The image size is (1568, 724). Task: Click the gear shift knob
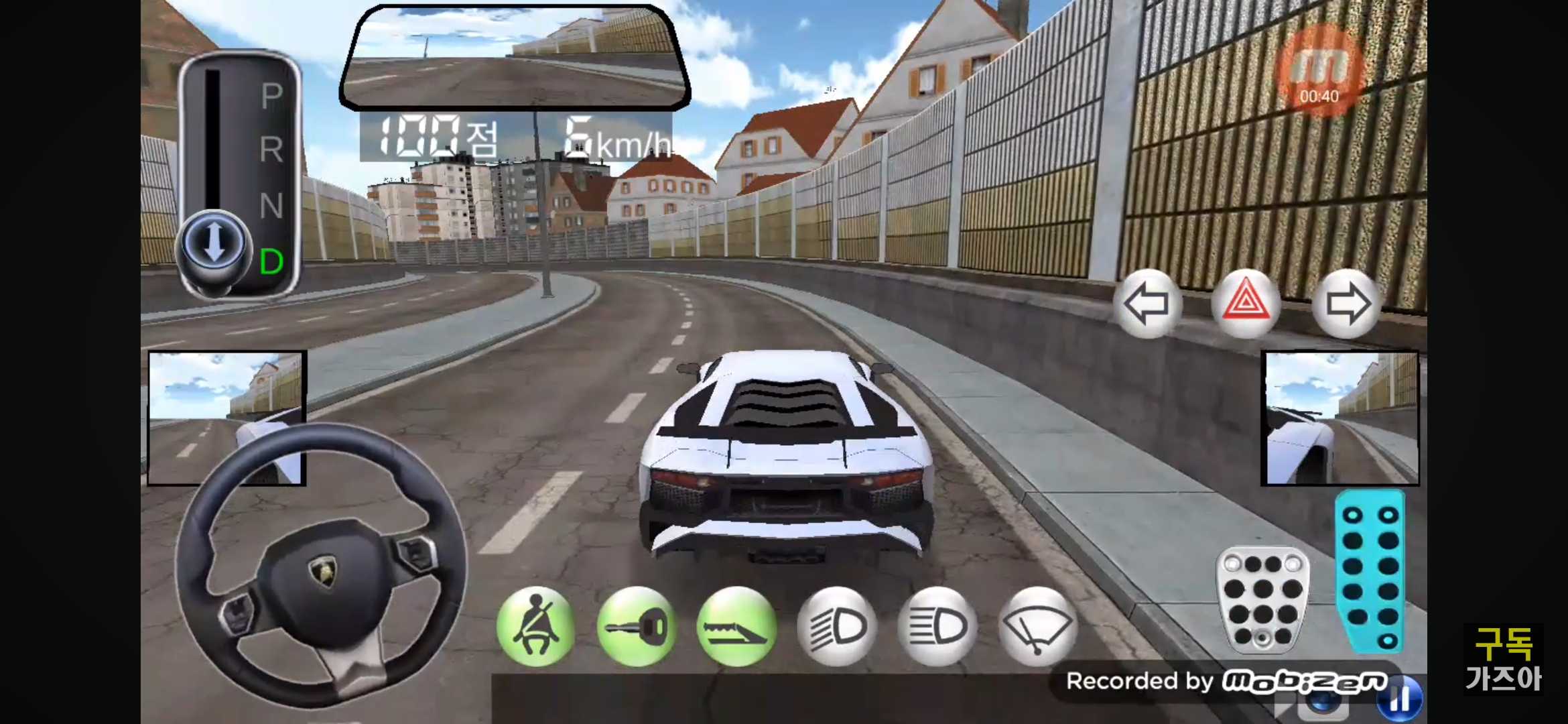[x=214, y=243]
